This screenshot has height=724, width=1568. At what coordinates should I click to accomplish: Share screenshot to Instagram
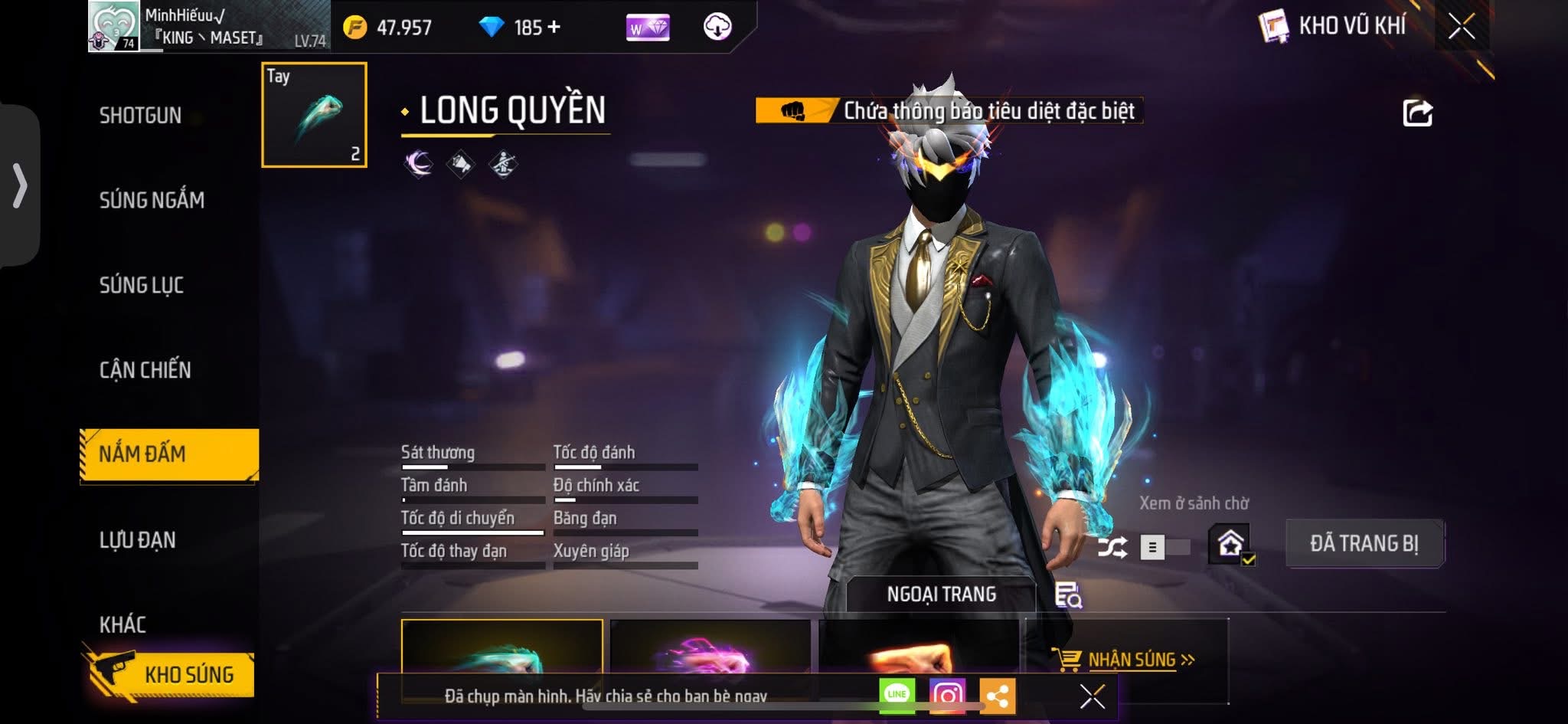(x=947, y=695)
